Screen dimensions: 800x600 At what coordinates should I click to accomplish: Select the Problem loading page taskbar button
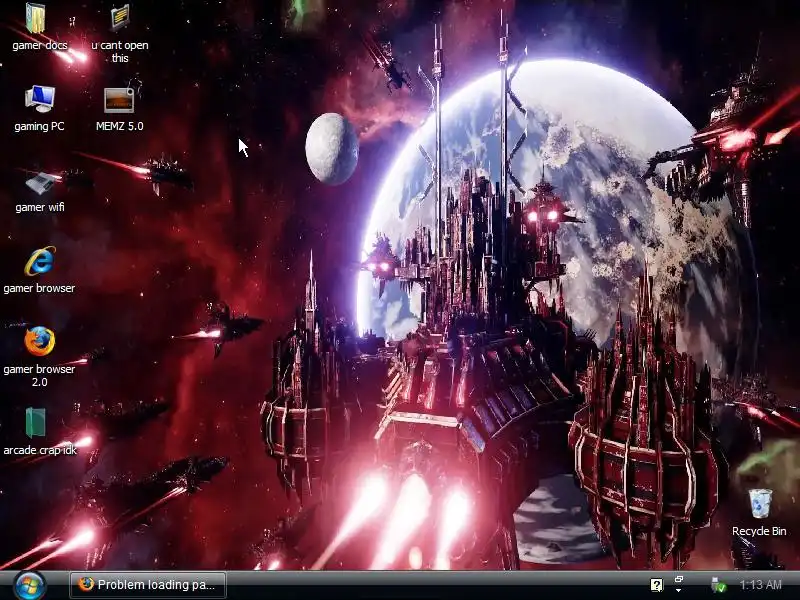point(148,585)
